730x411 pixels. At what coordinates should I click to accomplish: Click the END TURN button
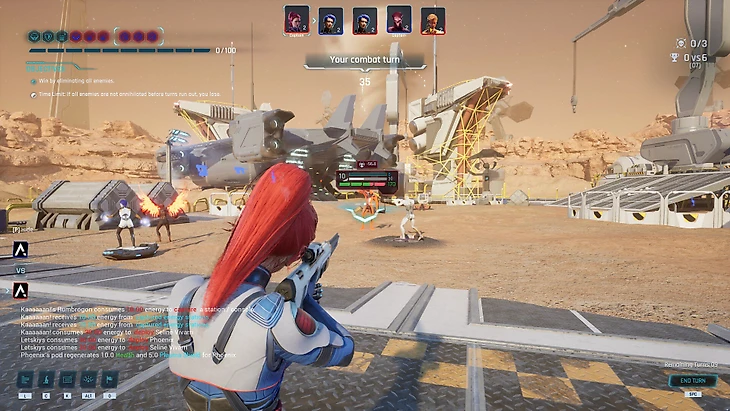click(686, 381)
